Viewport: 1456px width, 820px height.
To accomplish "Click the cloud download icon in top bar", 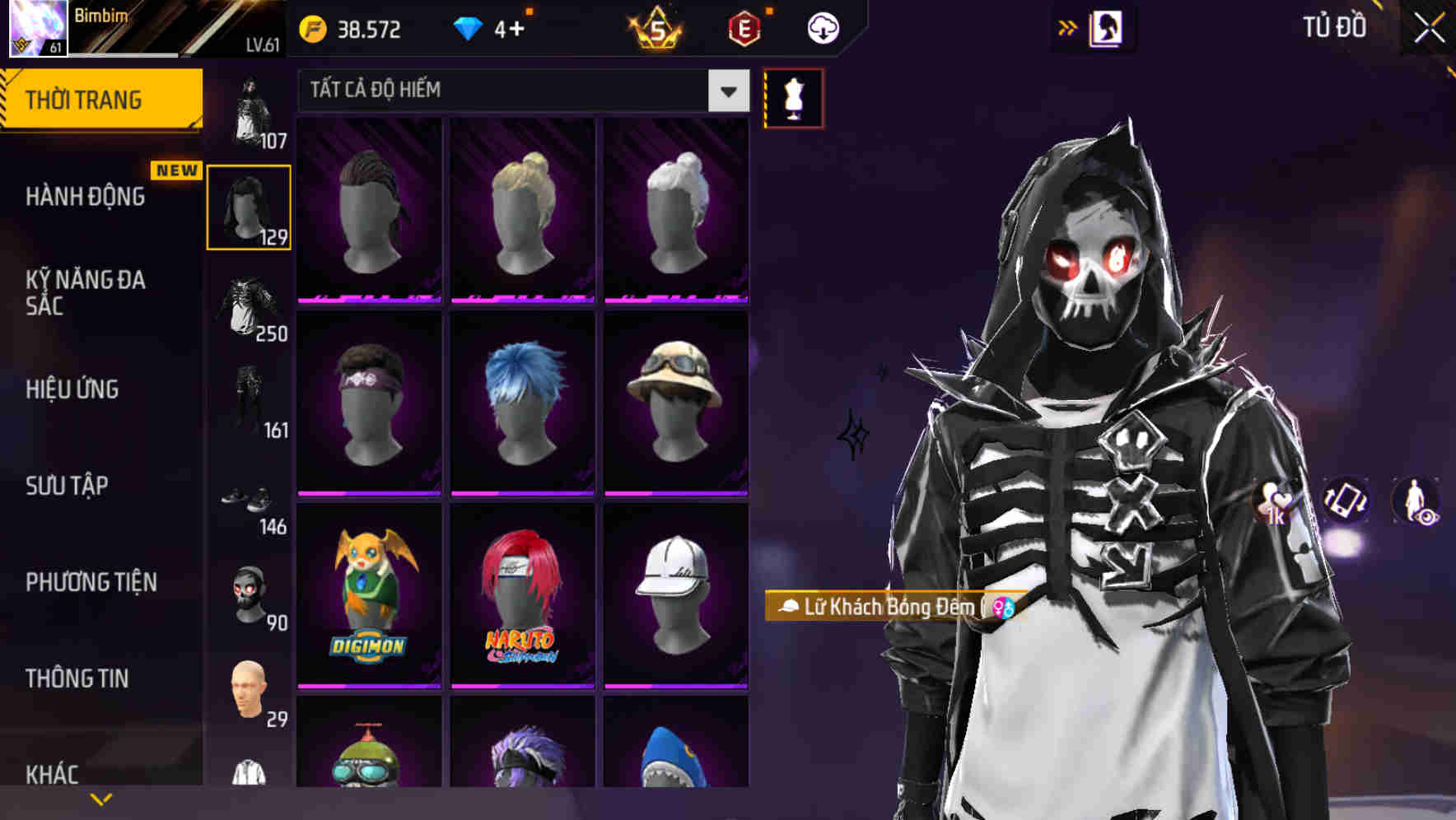I will [823, 27].
